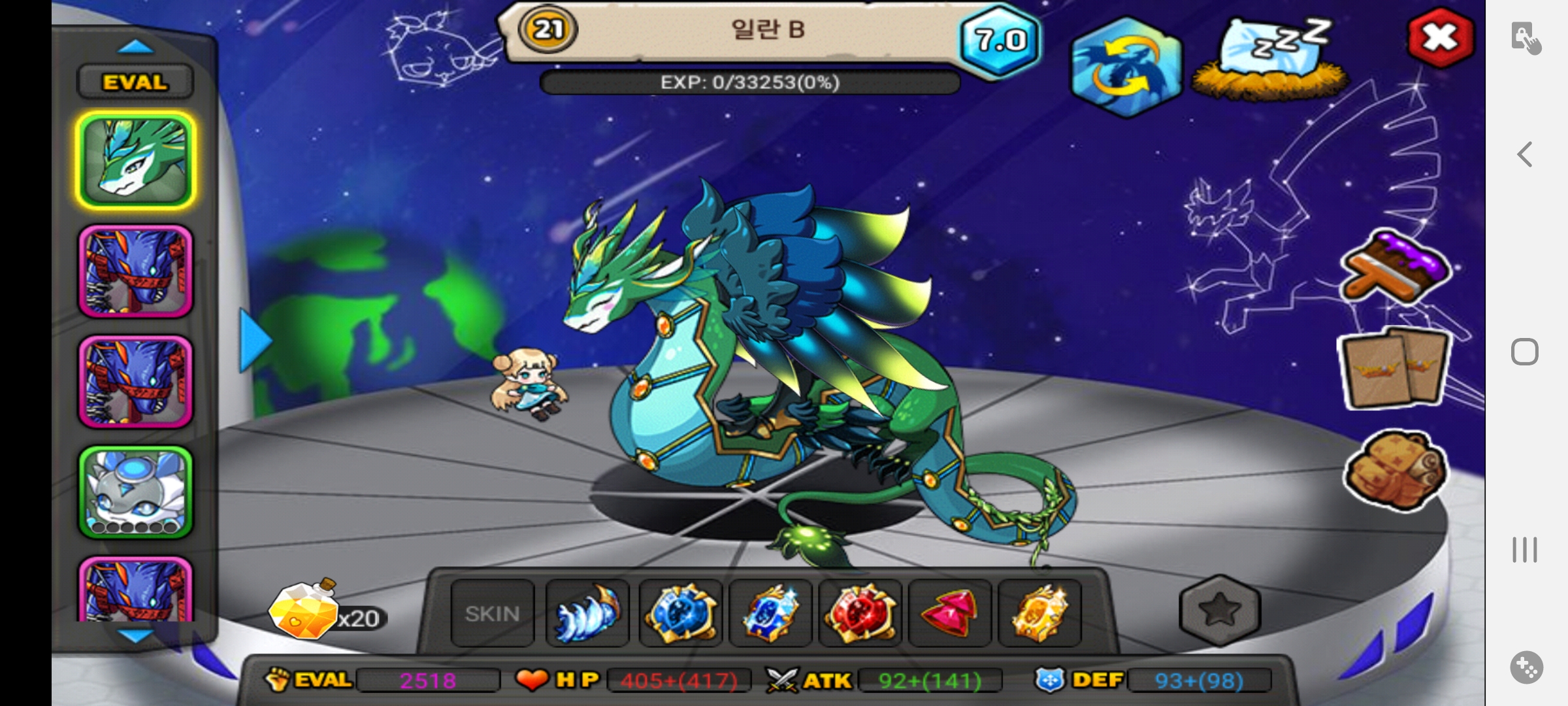Select the green dragon portrait
The image size is (1568, 706).
[x=136, y=161]
